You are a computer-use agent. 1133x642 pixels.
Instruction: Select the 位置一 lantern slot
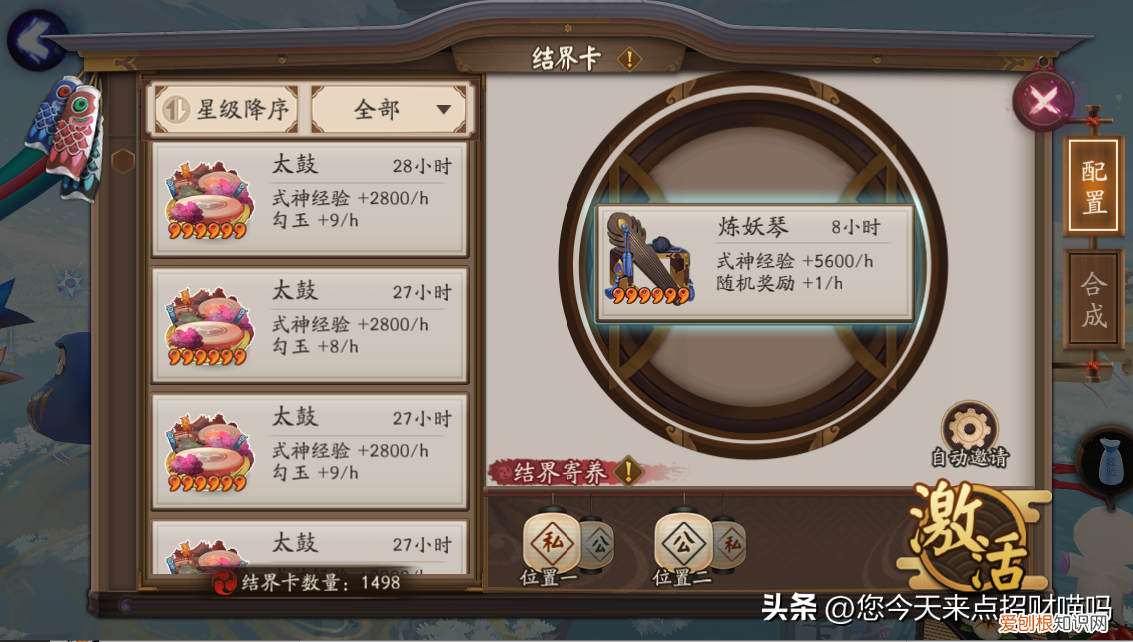[x=551, y=545]
